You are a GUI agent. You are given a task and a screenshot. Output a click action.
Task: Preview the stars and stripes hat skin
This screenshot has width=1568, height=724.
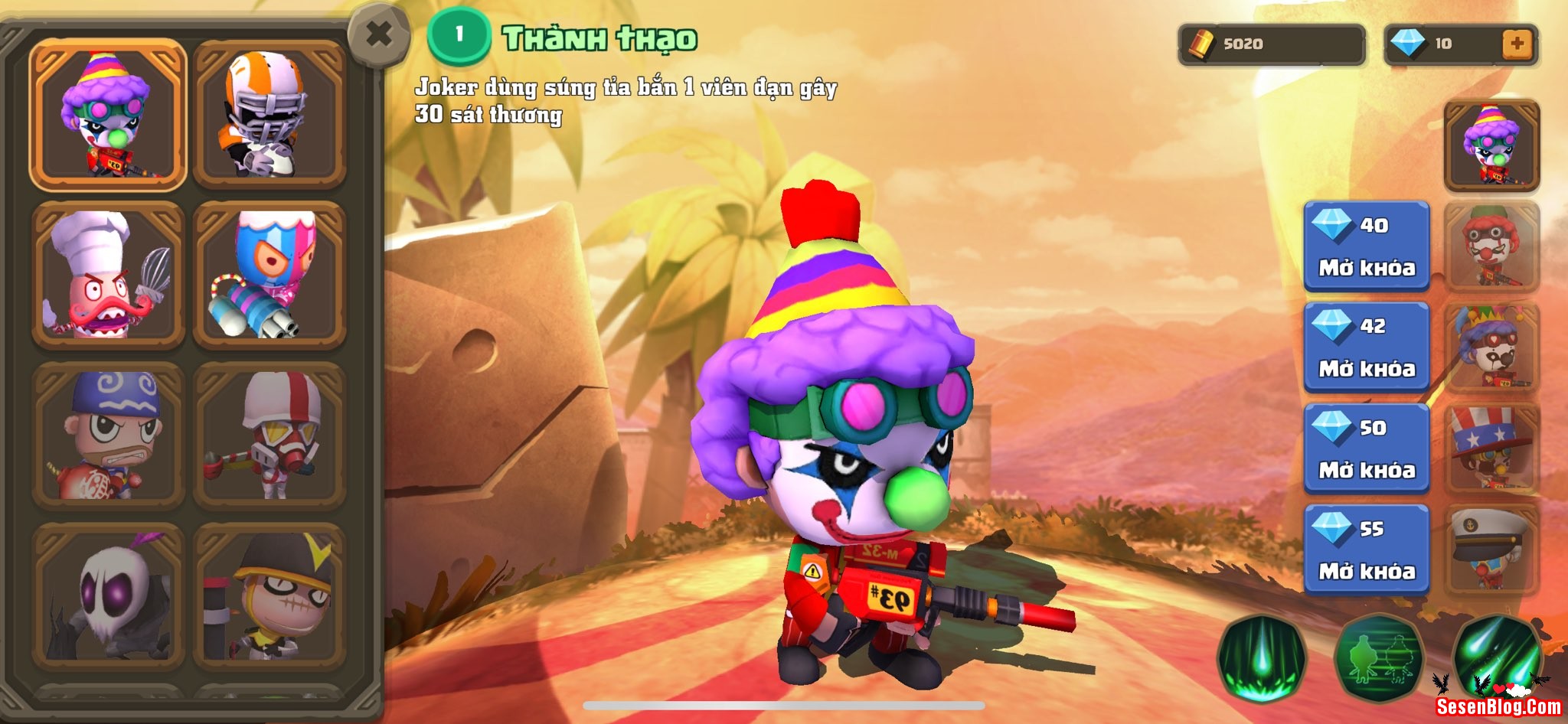(x=1491, y=448)
